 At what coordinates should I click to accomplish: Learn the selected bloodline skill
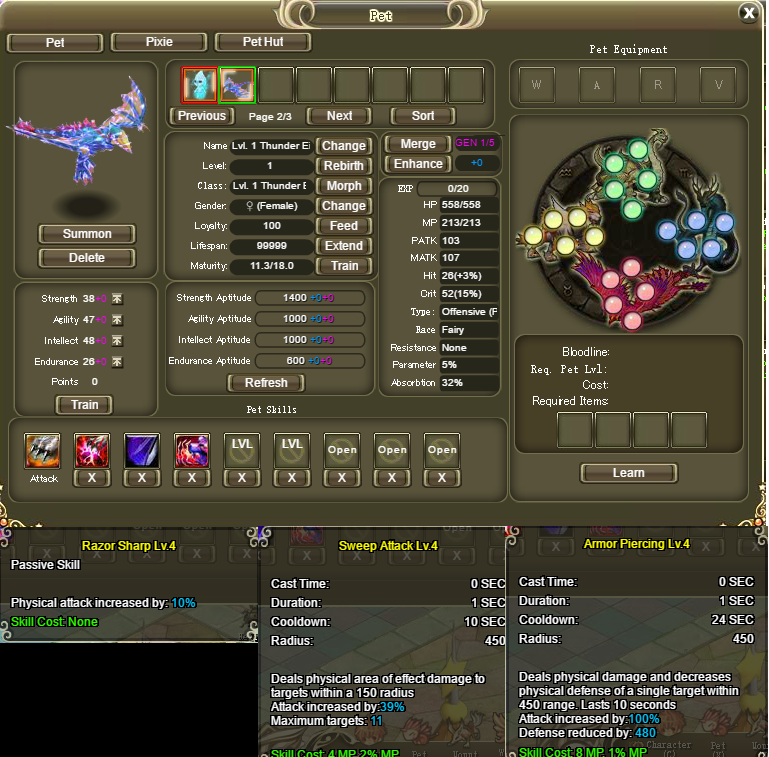tap(628, 473)
